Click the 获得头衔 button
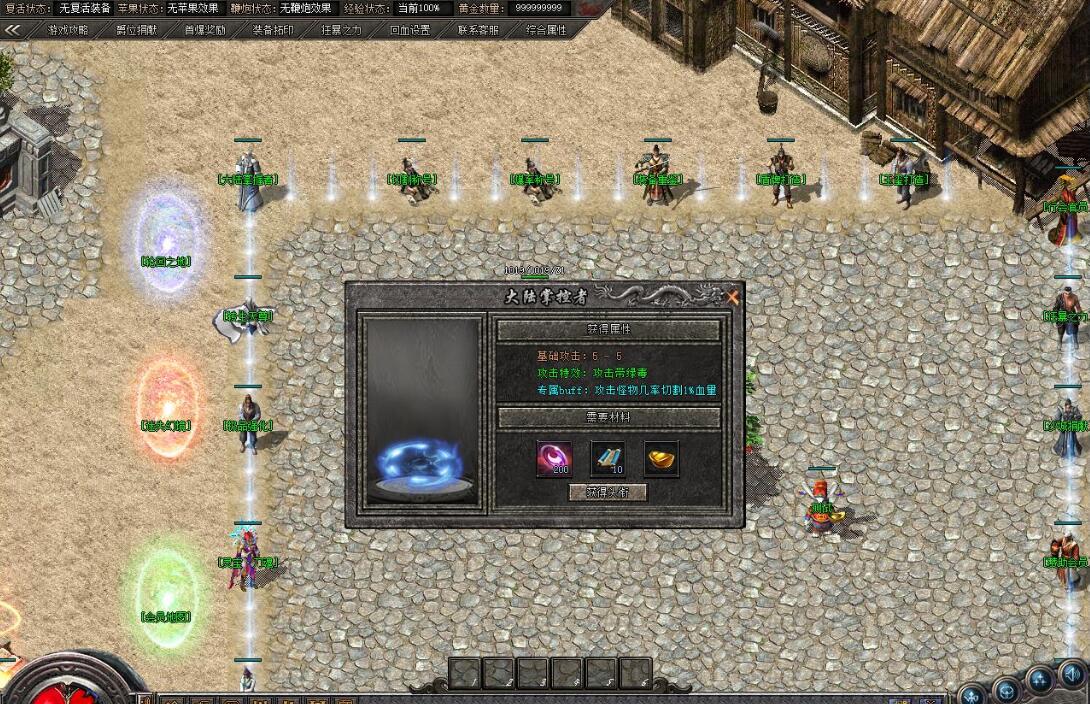Viewport: 1090px width, 704px height. point(608,492)
